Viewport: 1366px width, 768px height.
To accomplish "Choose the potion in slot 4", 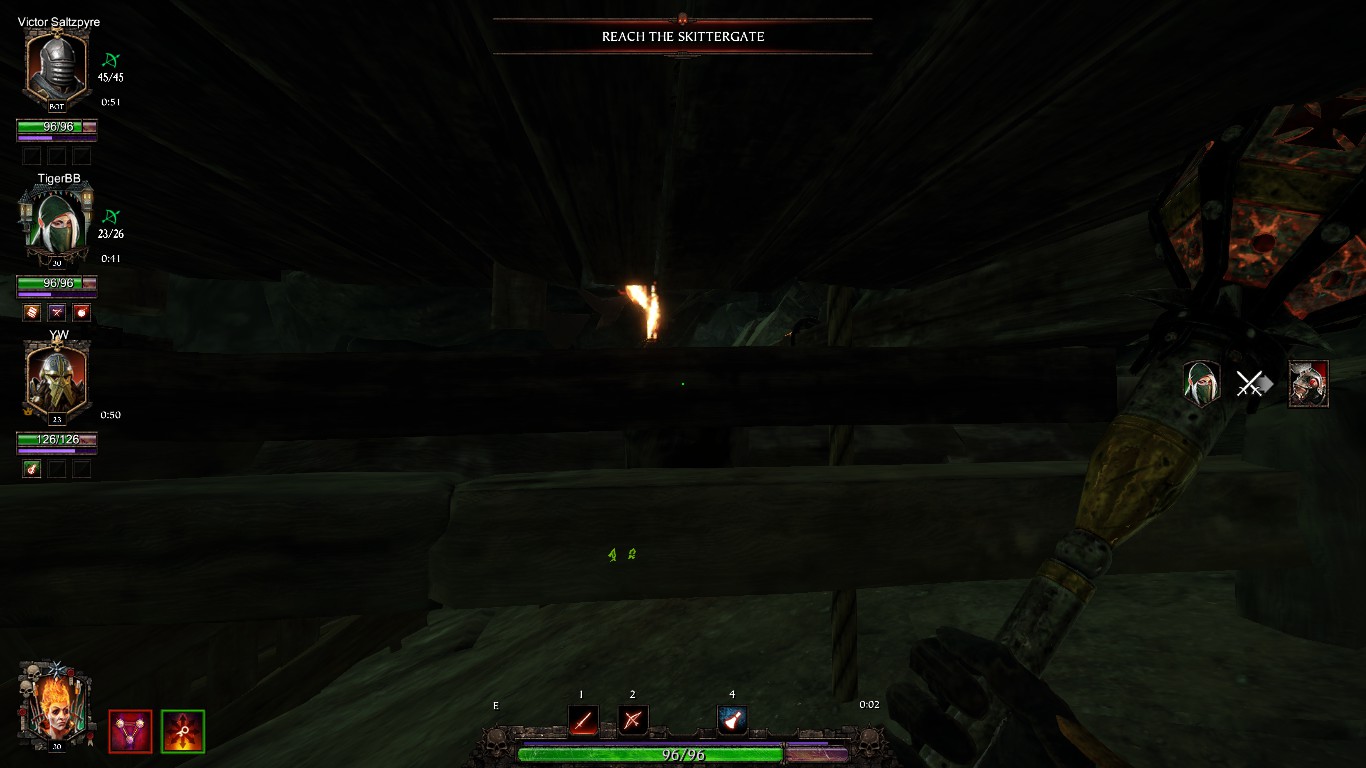I will pyautogui.click(x=732, y=720).
